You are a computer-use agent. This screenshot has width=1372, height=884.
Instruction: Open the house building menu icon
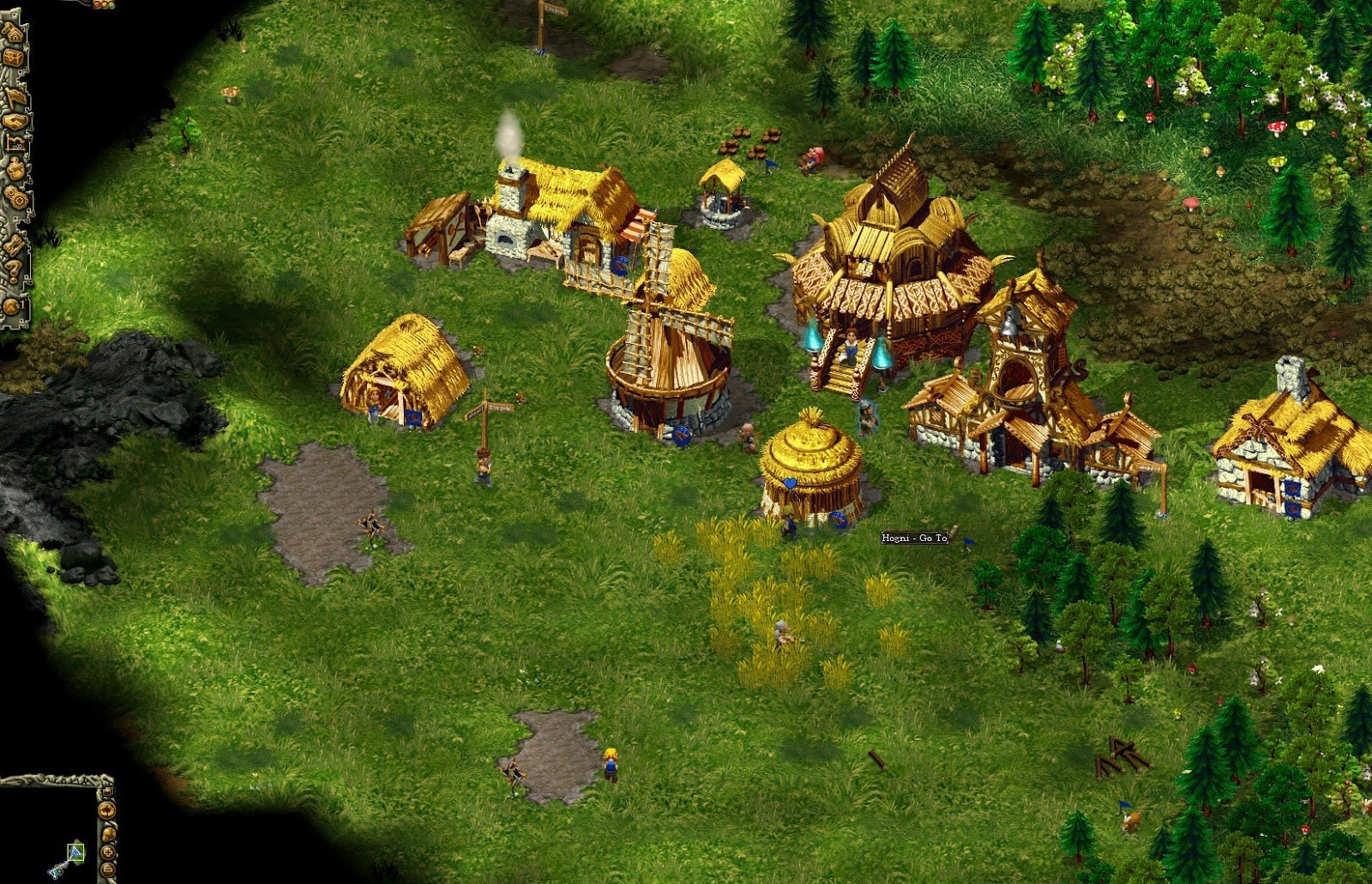point(14,33)
